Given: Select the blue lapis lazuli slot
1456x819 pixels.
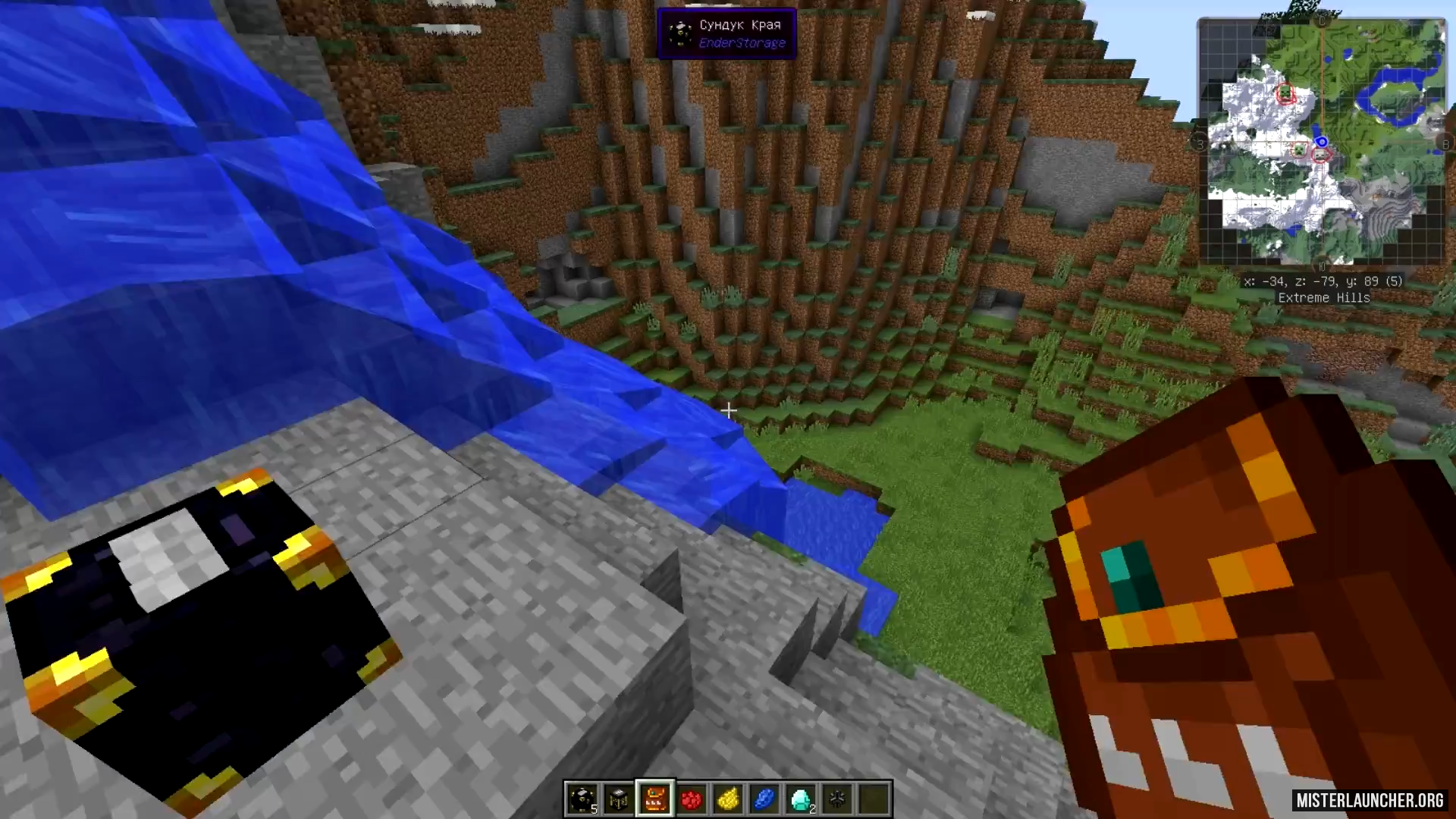Looking at the screenshot, I should coord(764,799).
